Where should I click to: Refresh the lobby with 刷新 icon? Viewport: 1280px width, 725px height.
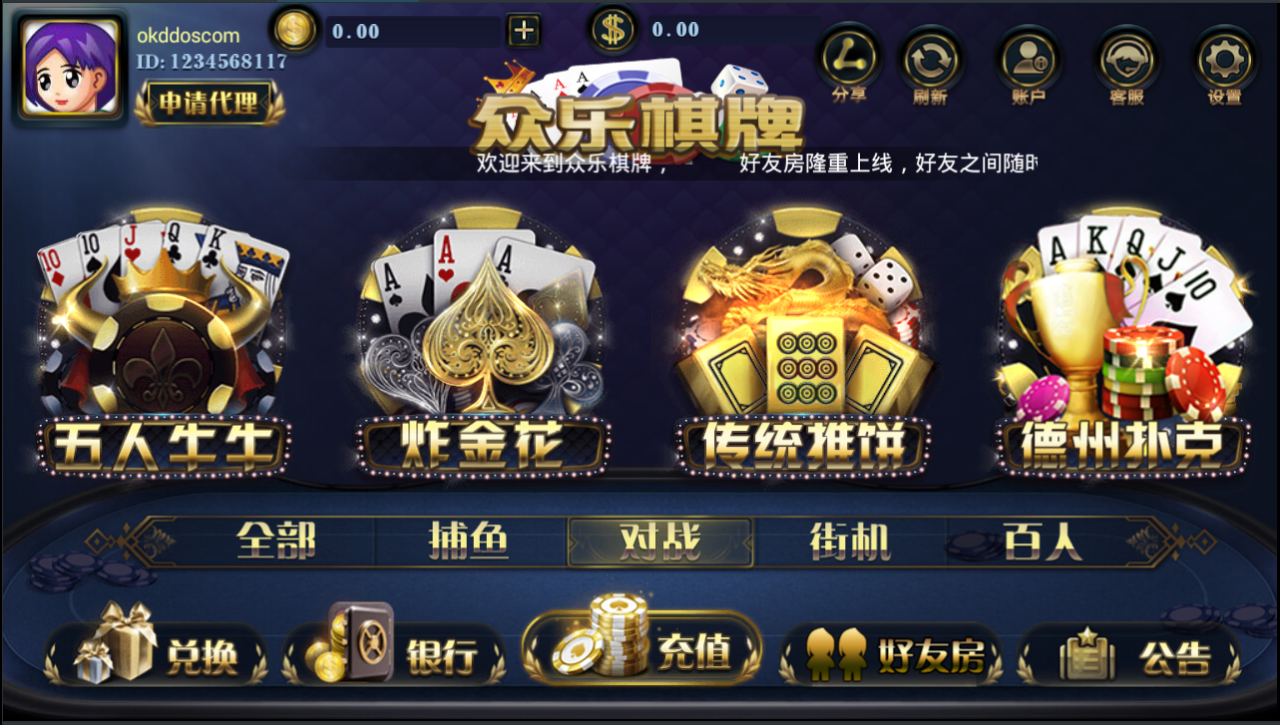click(931, 62)
